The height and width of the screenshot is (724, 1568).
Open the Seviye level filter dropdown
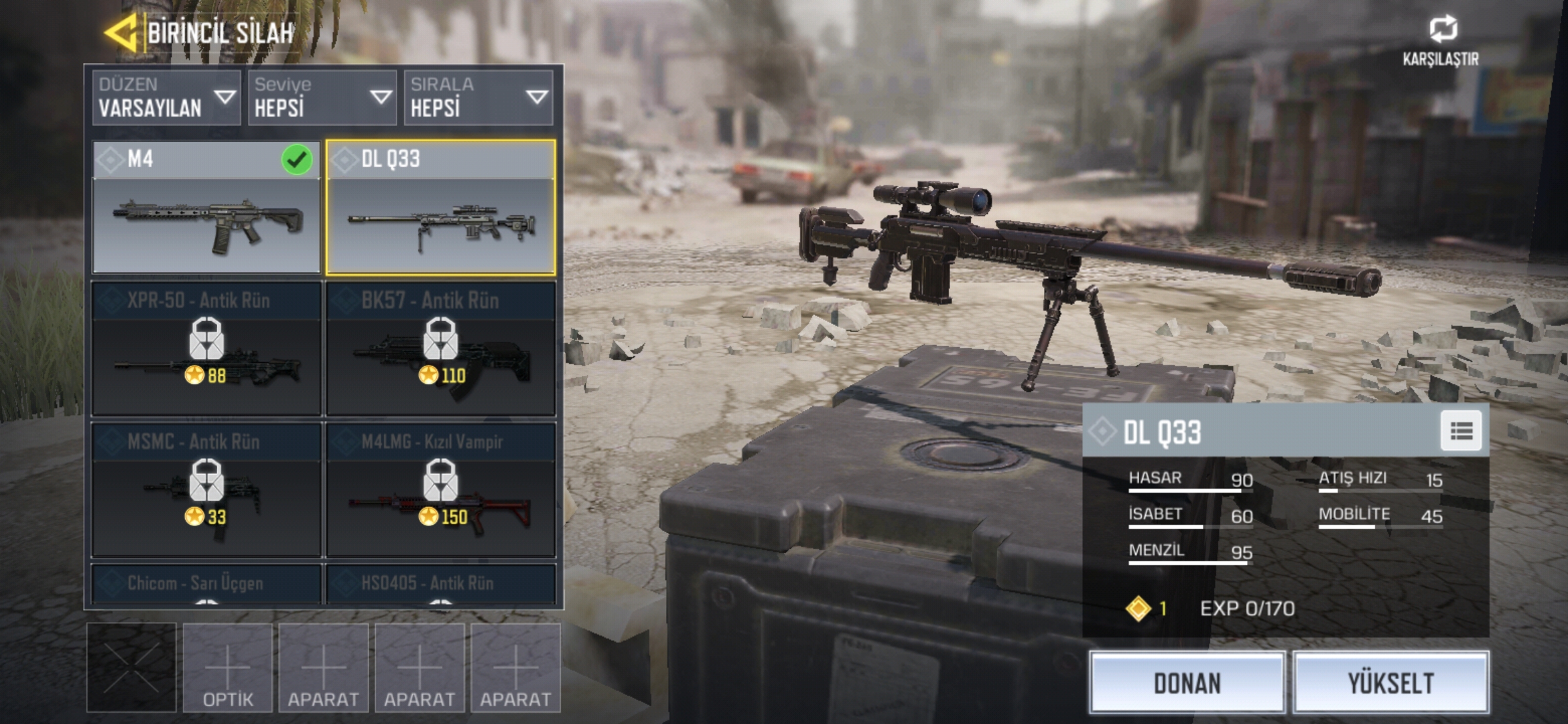point(322,98)
